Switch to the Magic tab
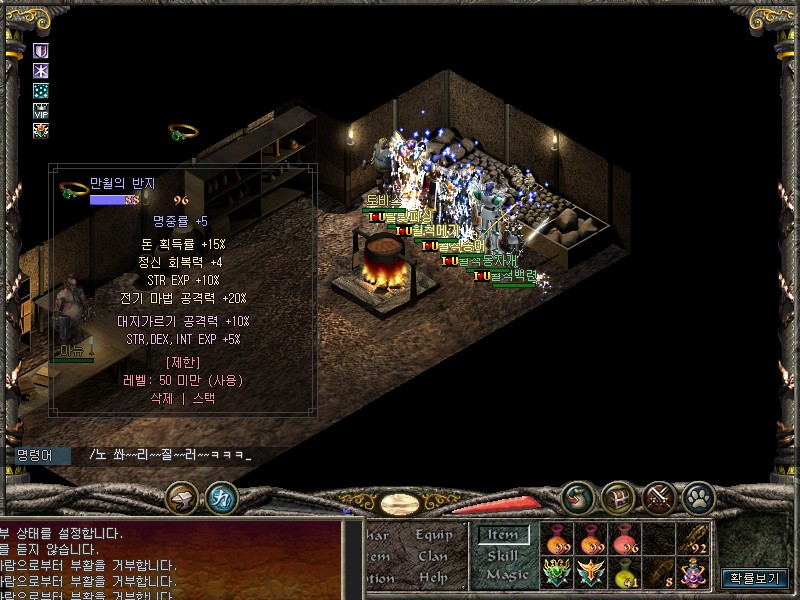Screen dimensions: 800x600 506,575
